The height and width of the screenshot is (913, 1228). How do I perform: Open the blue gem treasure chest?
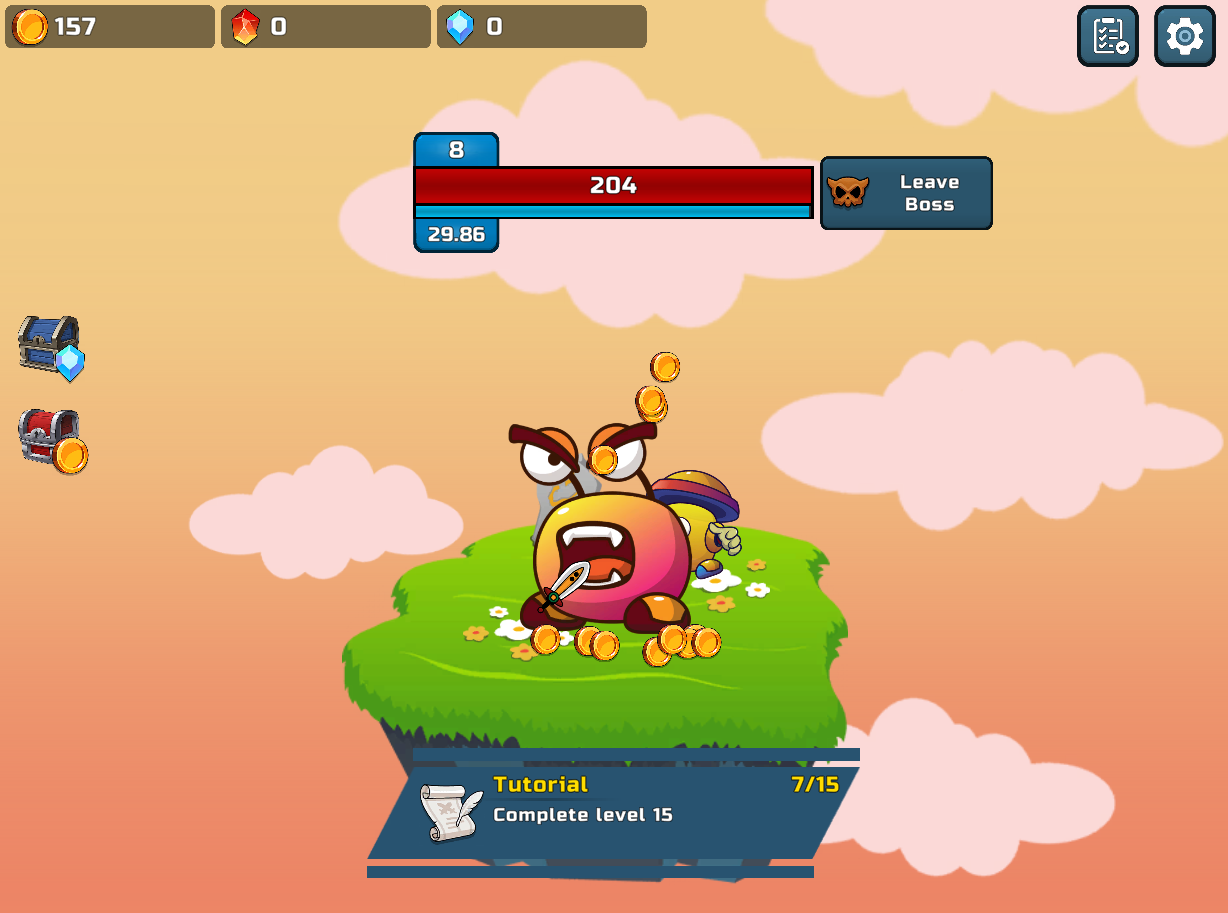click(51, 347)
